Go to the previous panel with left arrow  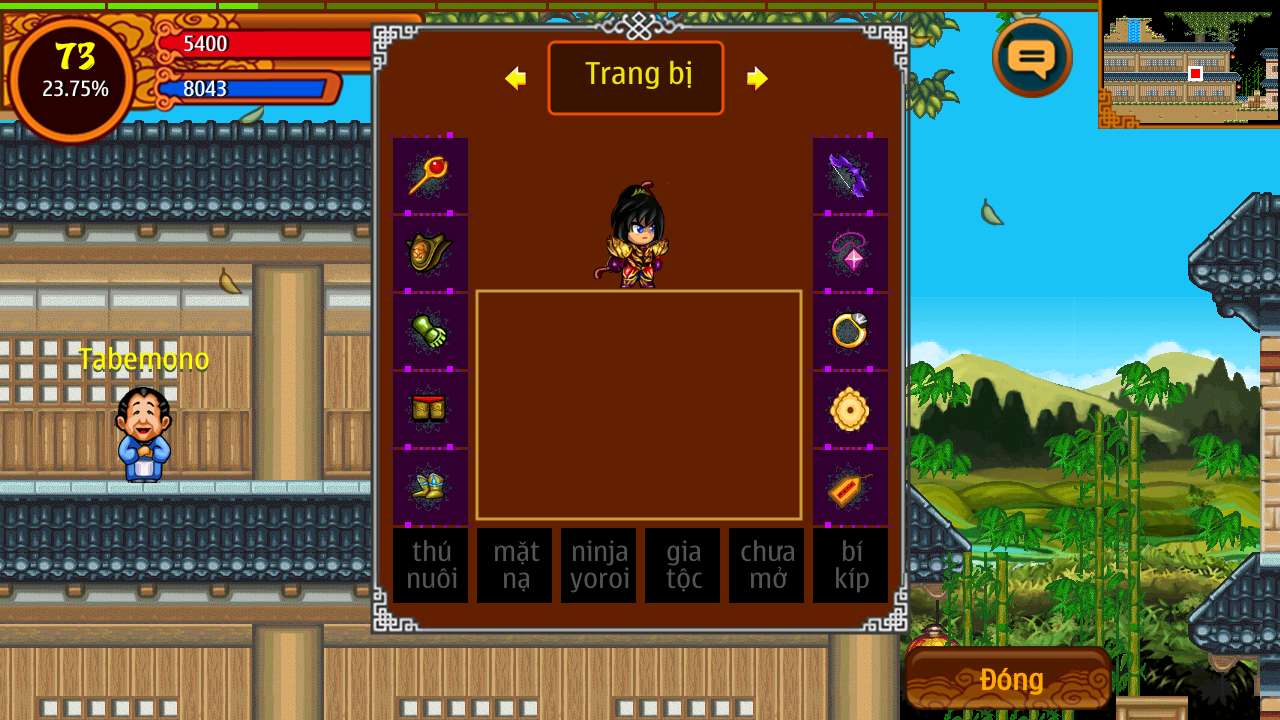516,78
